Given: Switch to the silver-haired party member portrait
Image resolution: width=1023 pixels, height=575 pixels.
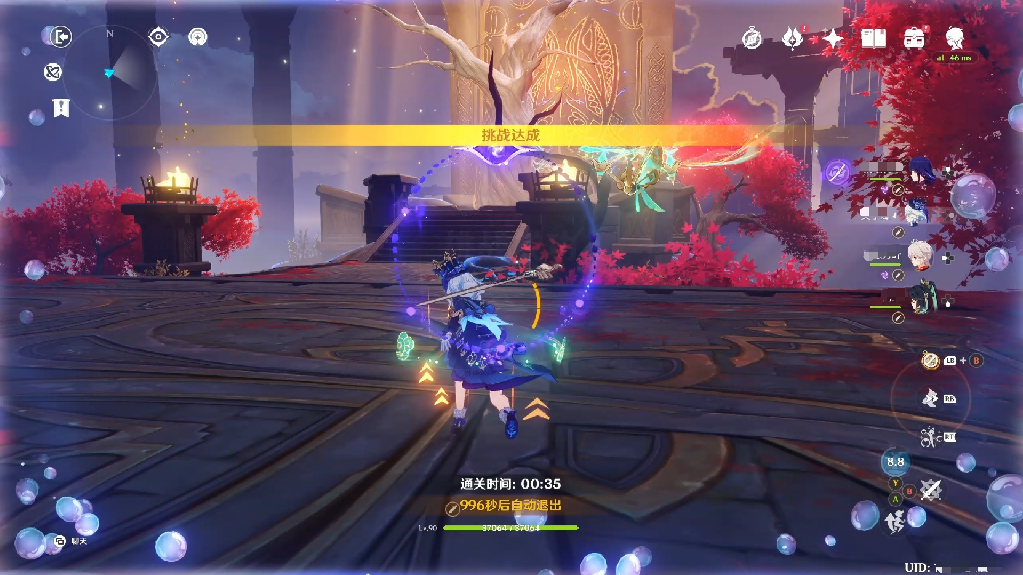Looking at the screenshot, I should [x=919, y=253].
